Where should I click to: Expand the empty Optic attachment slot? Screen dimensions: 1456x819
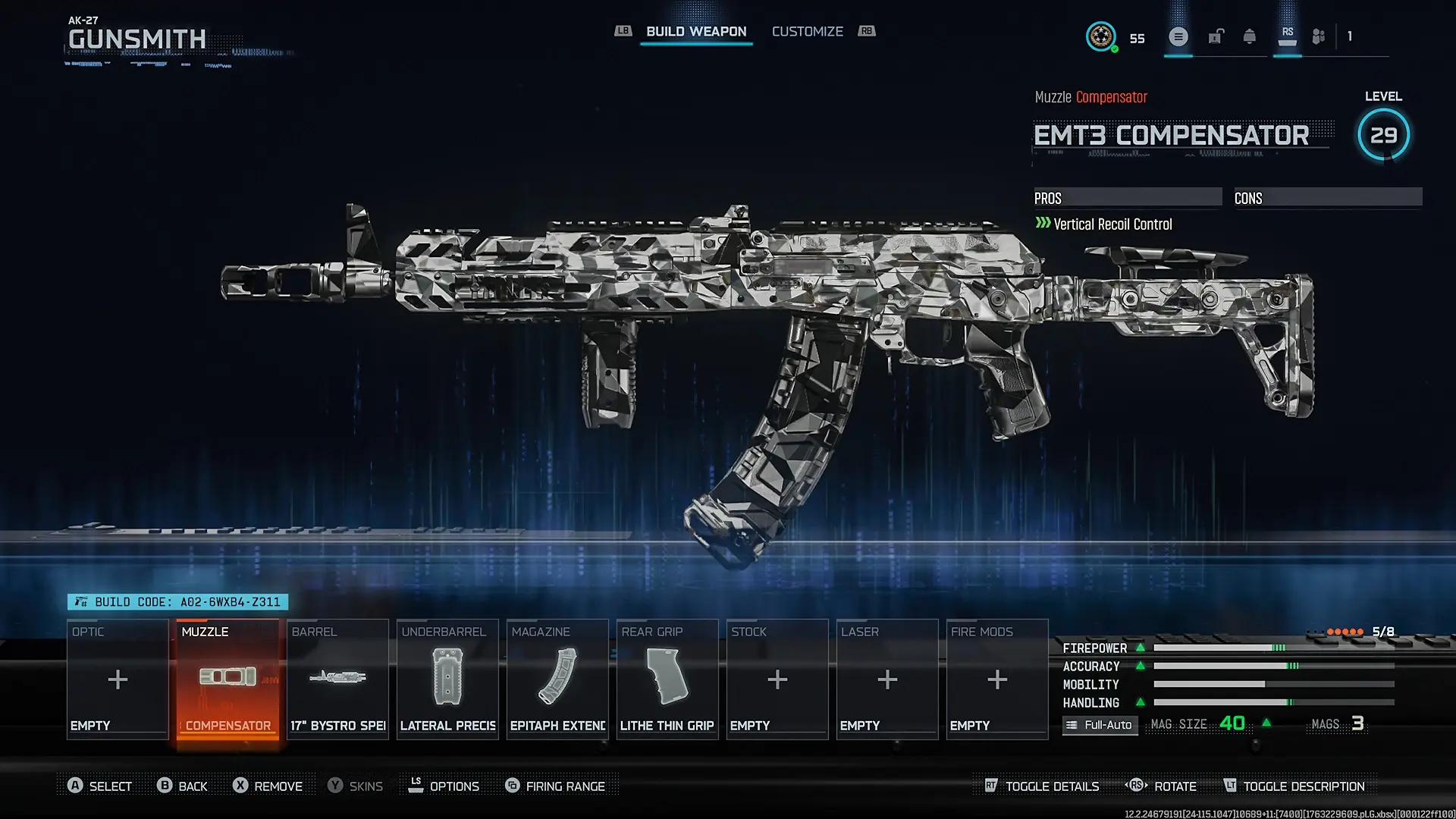coord(117,679)
